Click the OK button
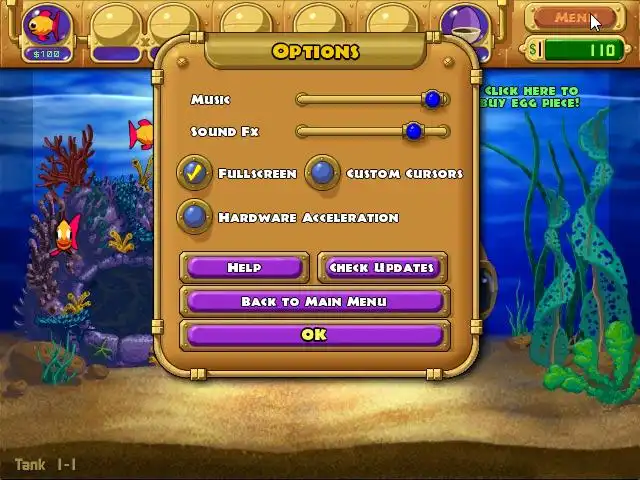This screenshot has height=480, width=640. coord(314,335)
